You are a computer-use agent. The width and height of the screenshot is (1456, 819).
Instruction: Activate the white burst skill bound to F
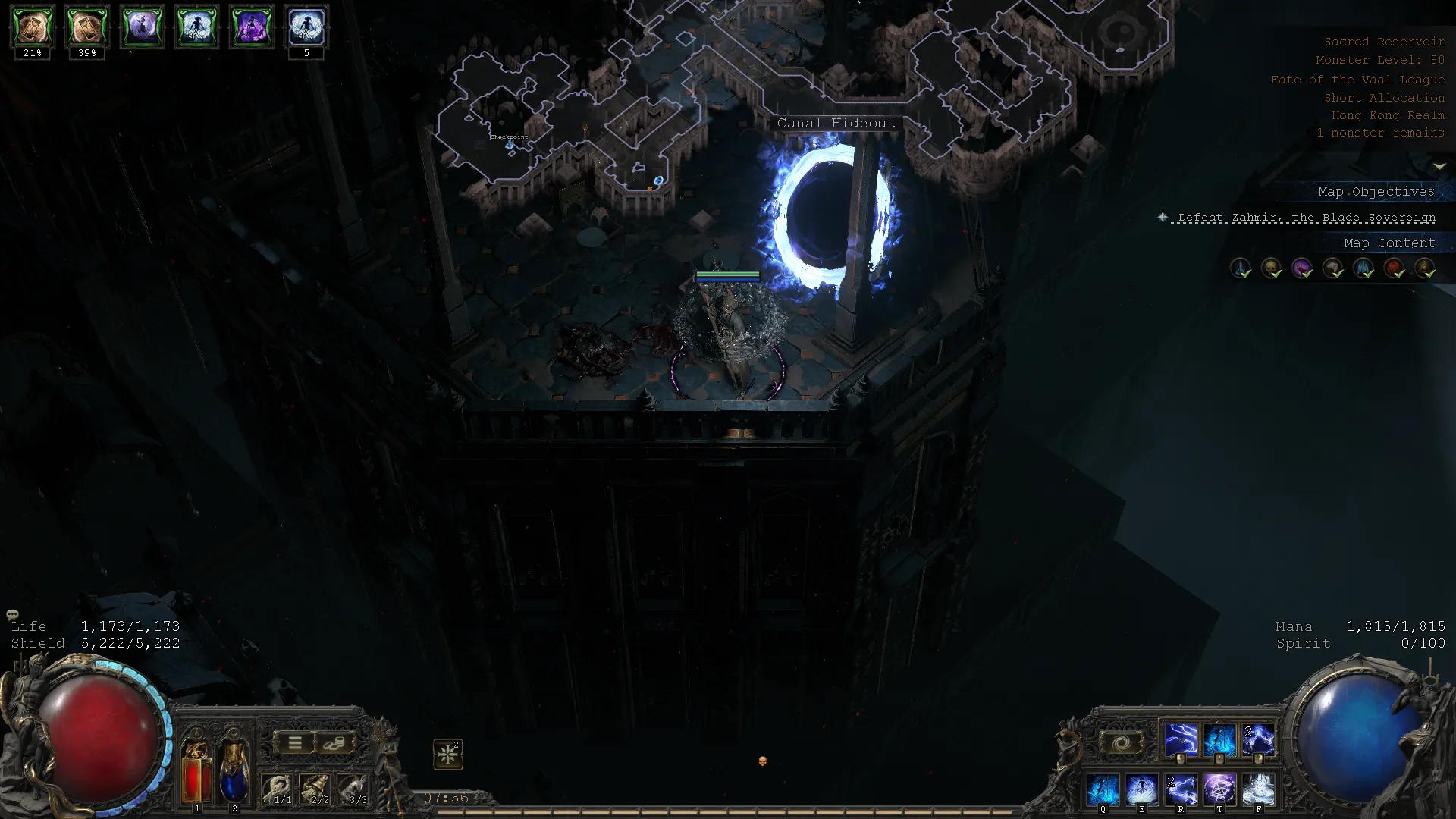[x=1258, y=789]
